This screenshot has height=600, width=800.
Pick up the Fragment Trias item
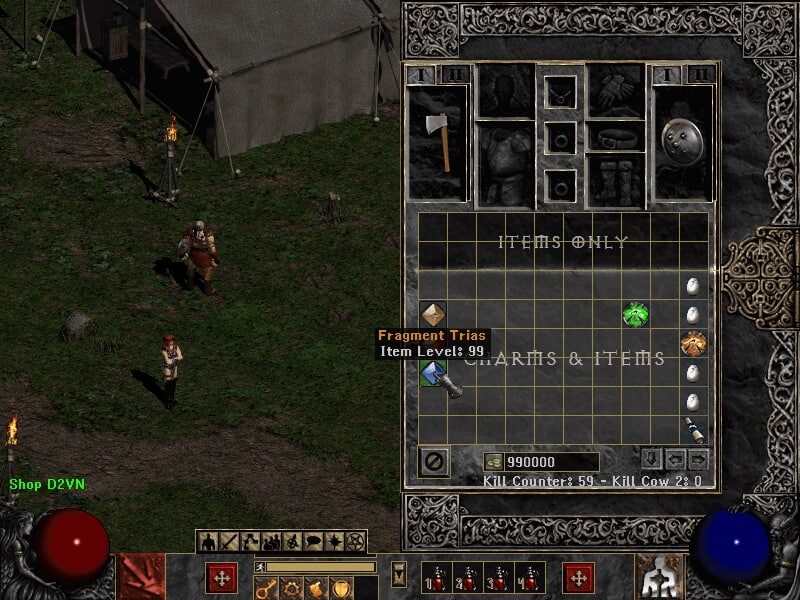(x=432, y=315)
